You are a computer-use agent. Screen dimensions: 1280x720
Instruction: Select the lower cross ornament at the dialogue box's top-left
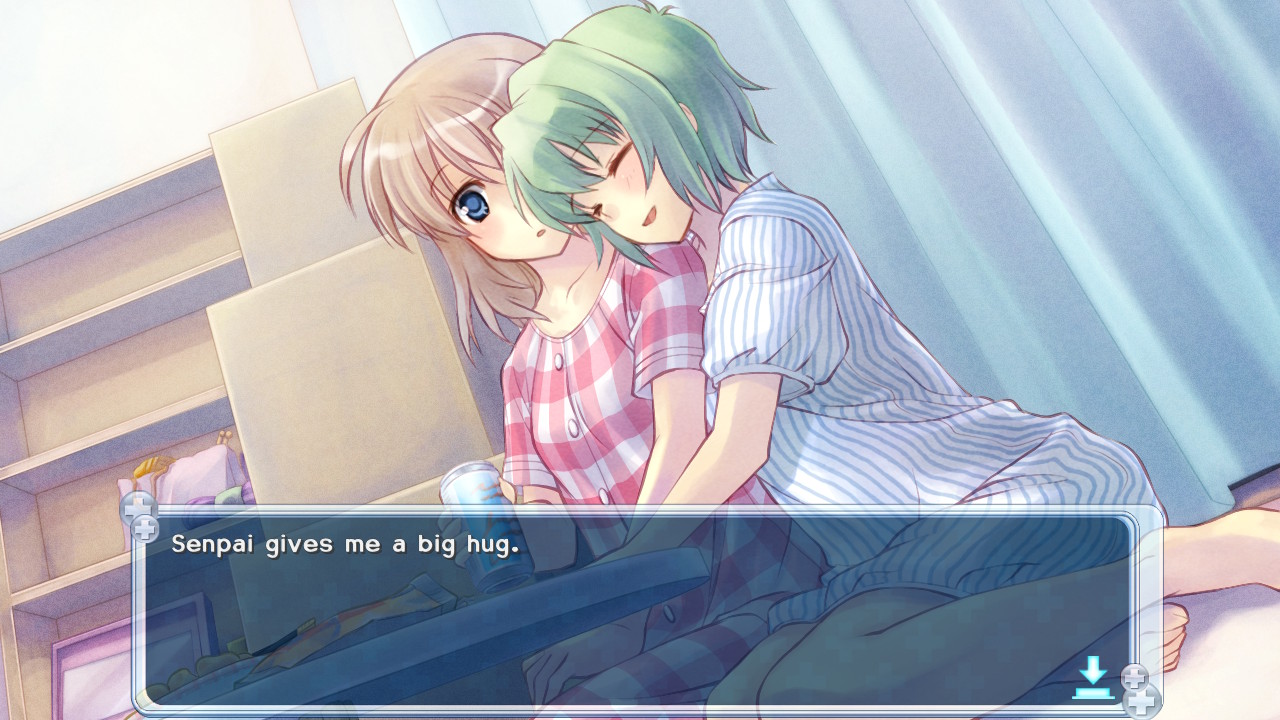point(146,528)
